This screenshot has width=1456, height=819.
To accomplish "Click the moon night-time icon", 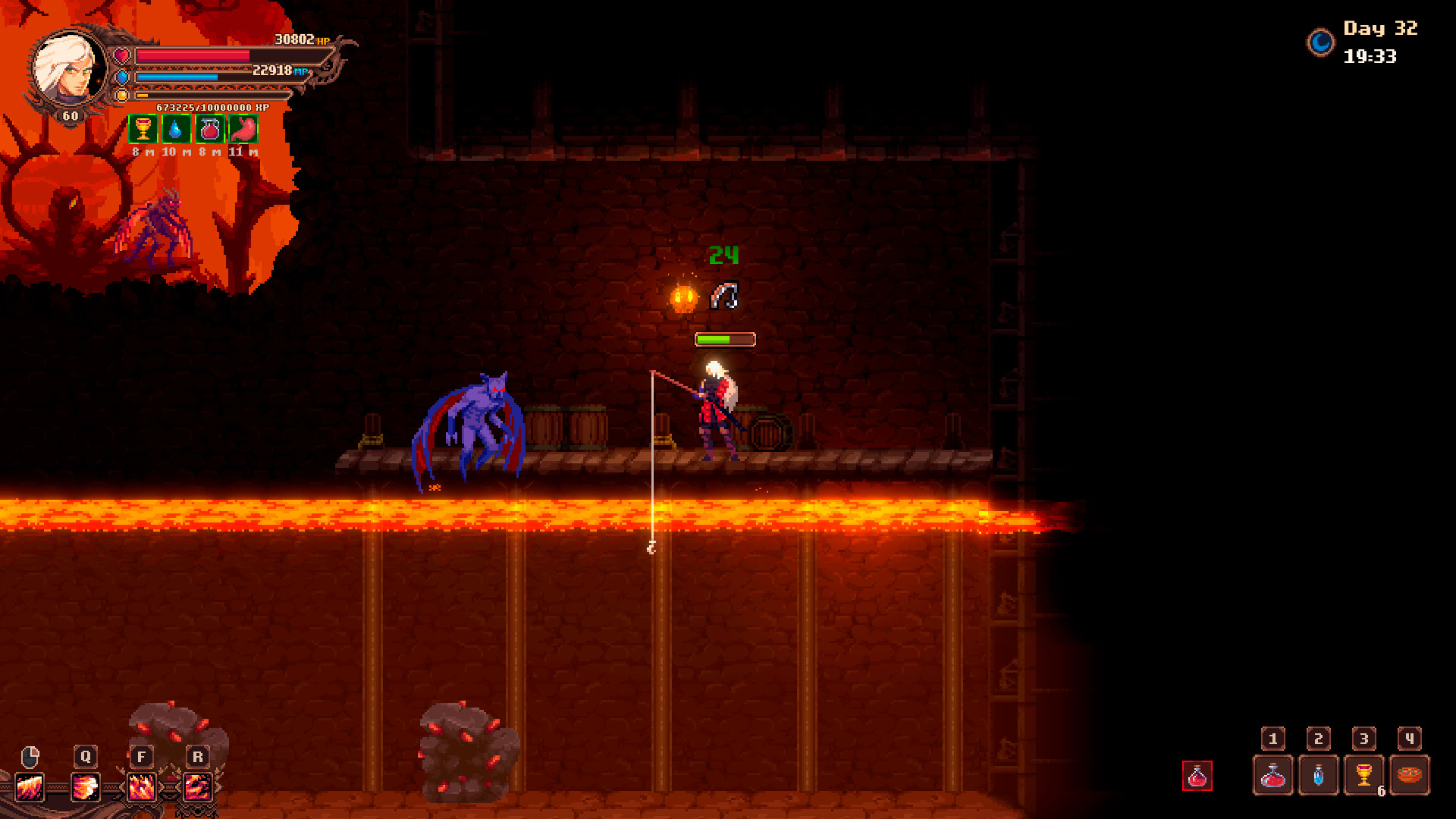I will coord(1320,42).
